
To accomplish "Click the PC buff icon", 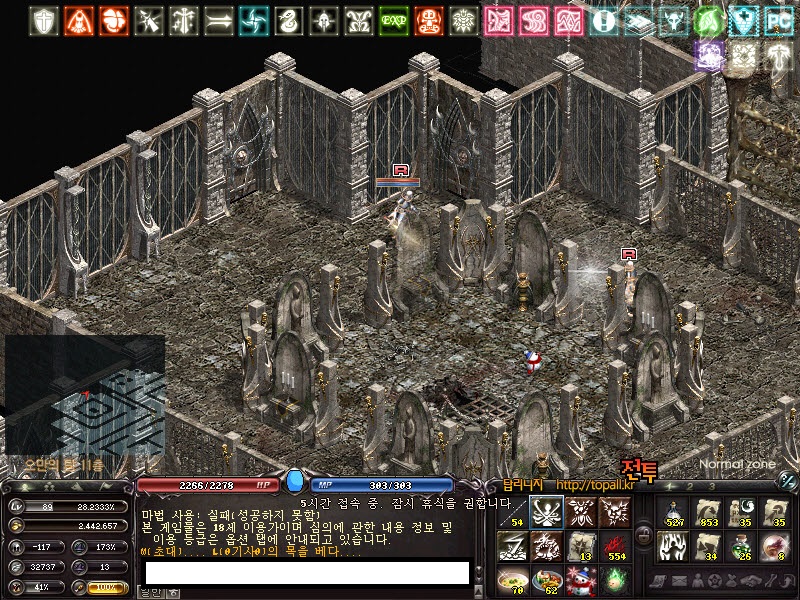I will click(x=778, y=20).
